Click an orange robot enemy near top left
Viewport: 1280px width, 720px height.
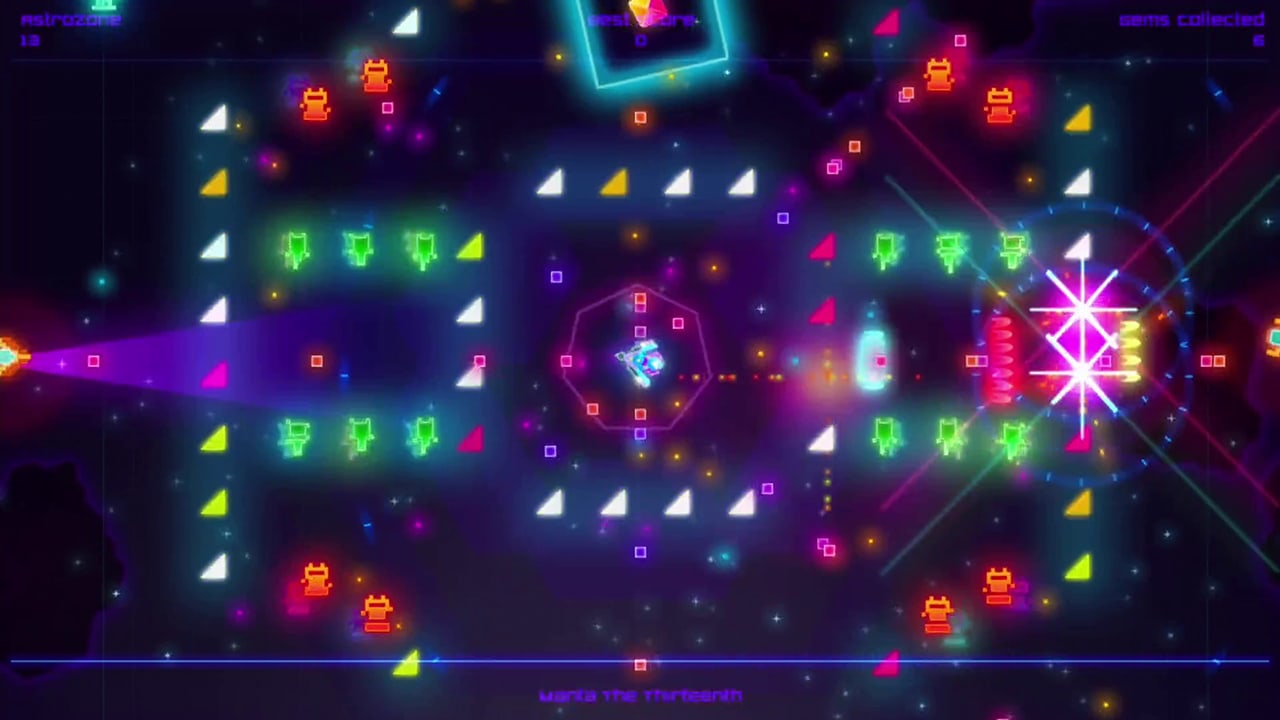[314, 105]
